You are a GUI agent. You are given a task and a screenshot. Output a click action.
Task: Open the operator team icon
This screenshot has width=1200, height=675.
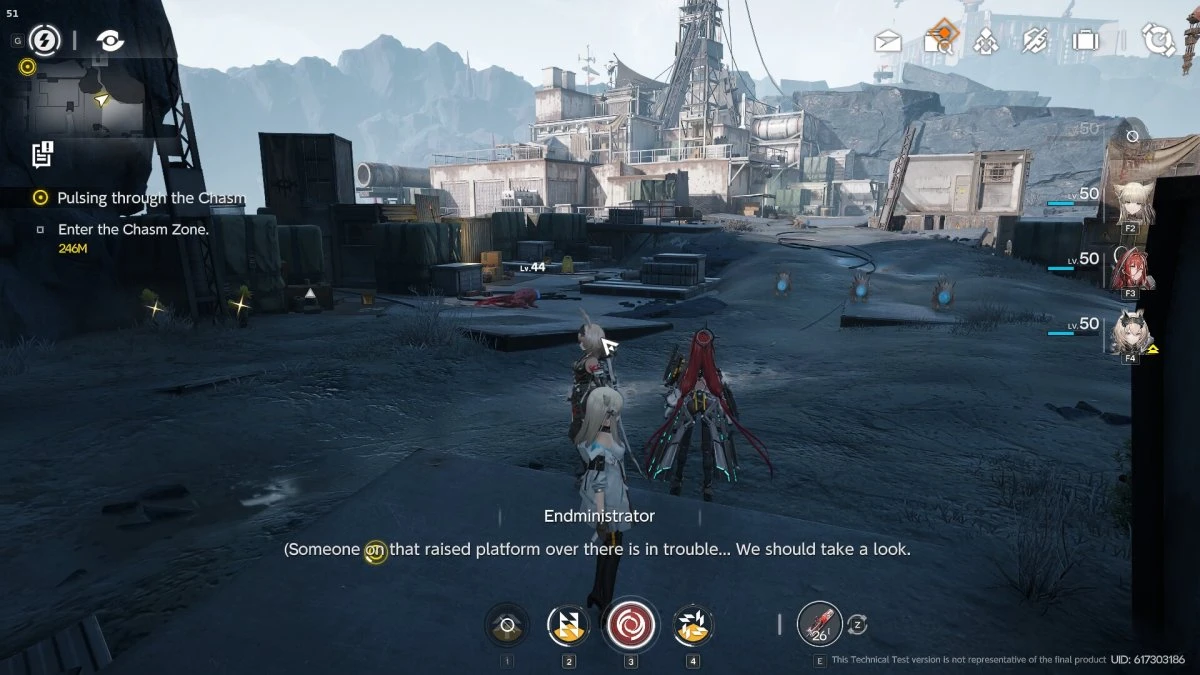986,41
